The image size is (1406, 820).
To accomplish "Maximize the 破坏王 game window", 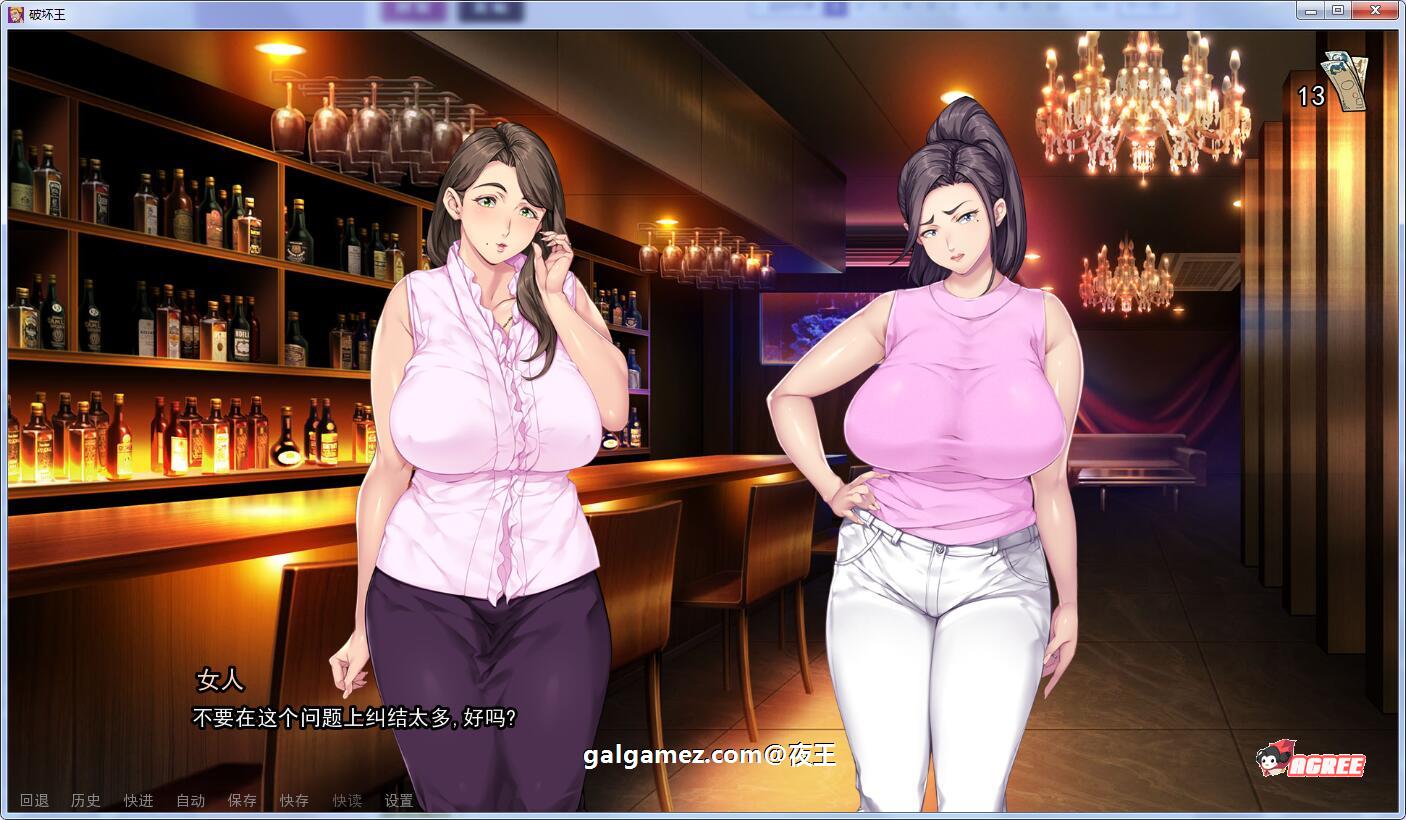I will 1336,9.
